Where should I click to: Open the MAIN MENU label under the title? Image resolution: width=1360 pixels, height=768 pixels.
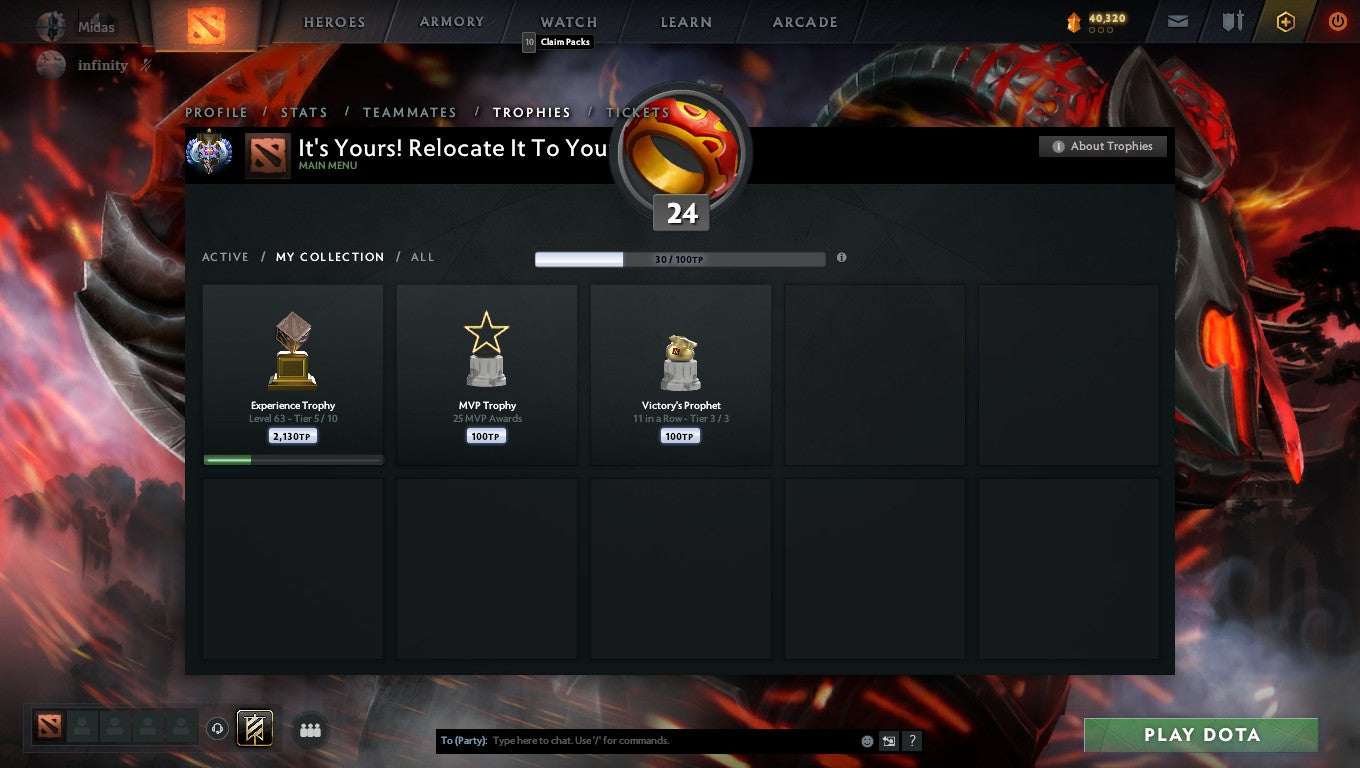[x=329, y=165]
